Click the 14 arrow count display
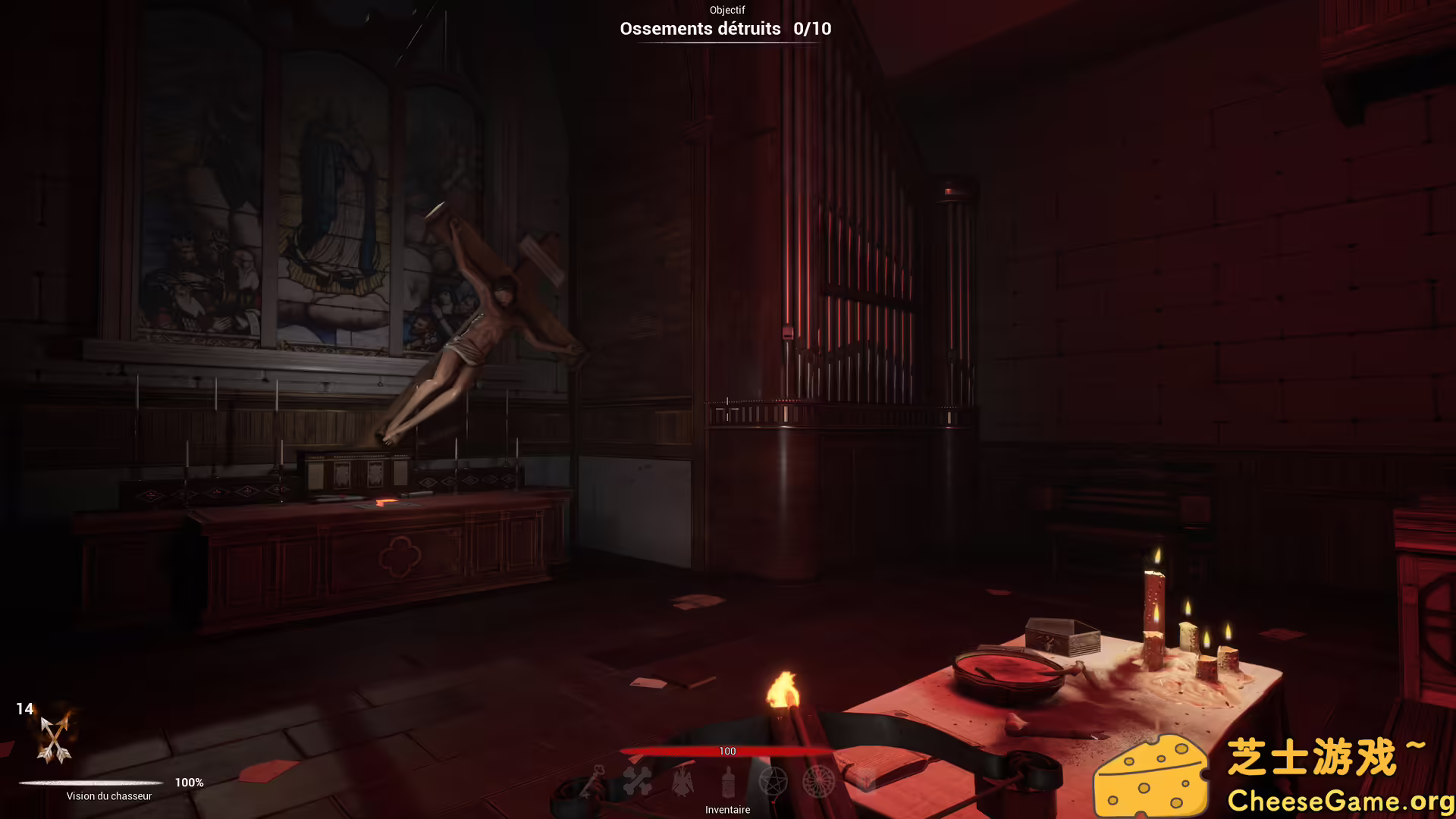The image size is (1456, 819). pyautogui.click(x=25, y=709)
